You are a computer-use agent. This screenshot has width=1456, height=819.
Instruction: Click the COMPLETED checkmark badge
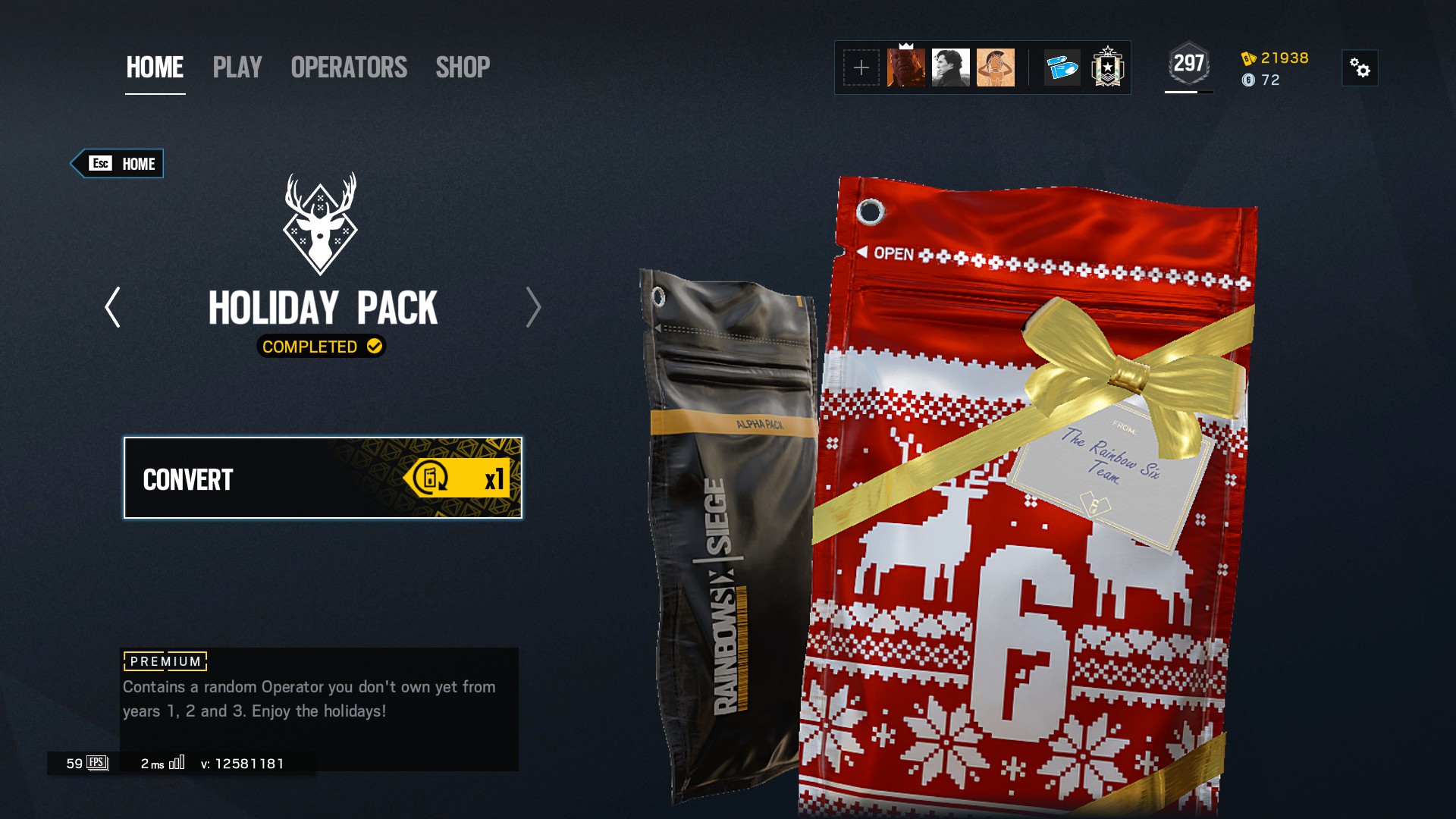tap(322, 348)
